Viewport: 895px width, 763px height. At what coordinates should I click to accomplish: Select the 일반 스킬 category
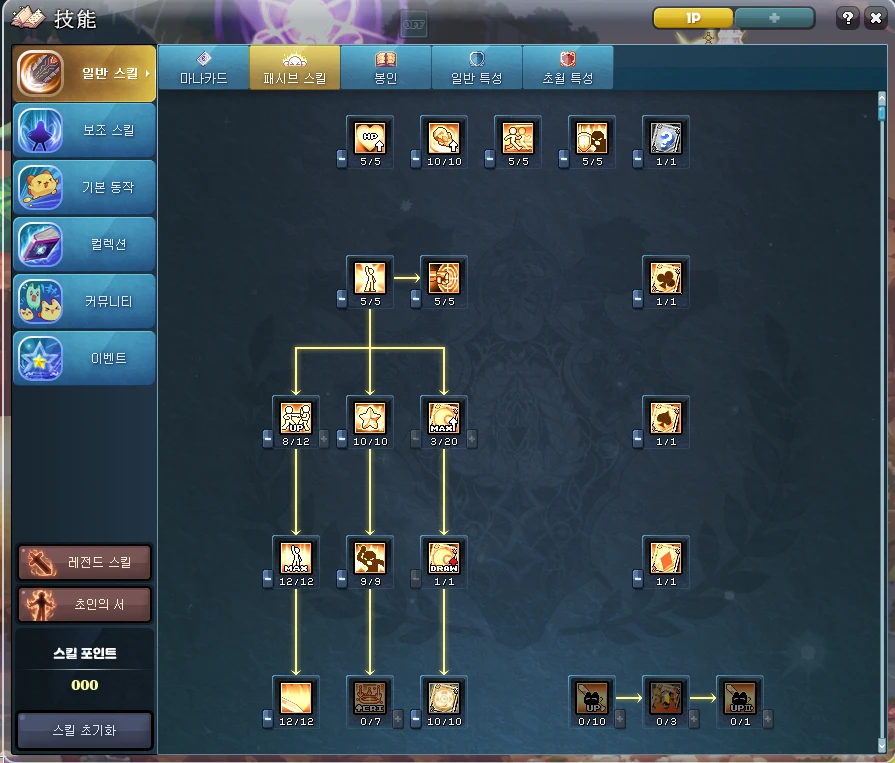click(85, 73)
